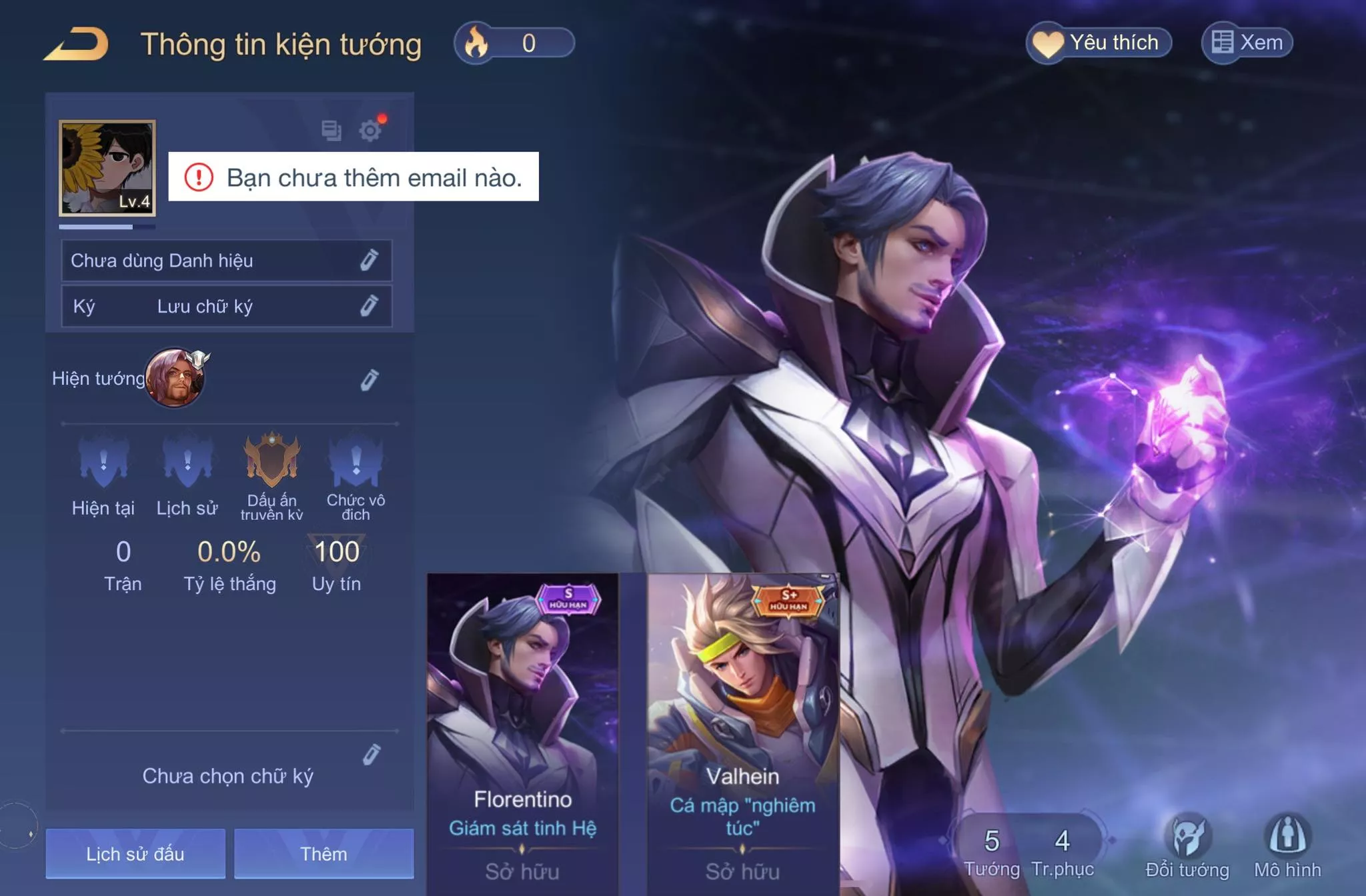Open the Xem view button
Viewport: 1366px width, 896px height.
click(x=1247, y=43)
